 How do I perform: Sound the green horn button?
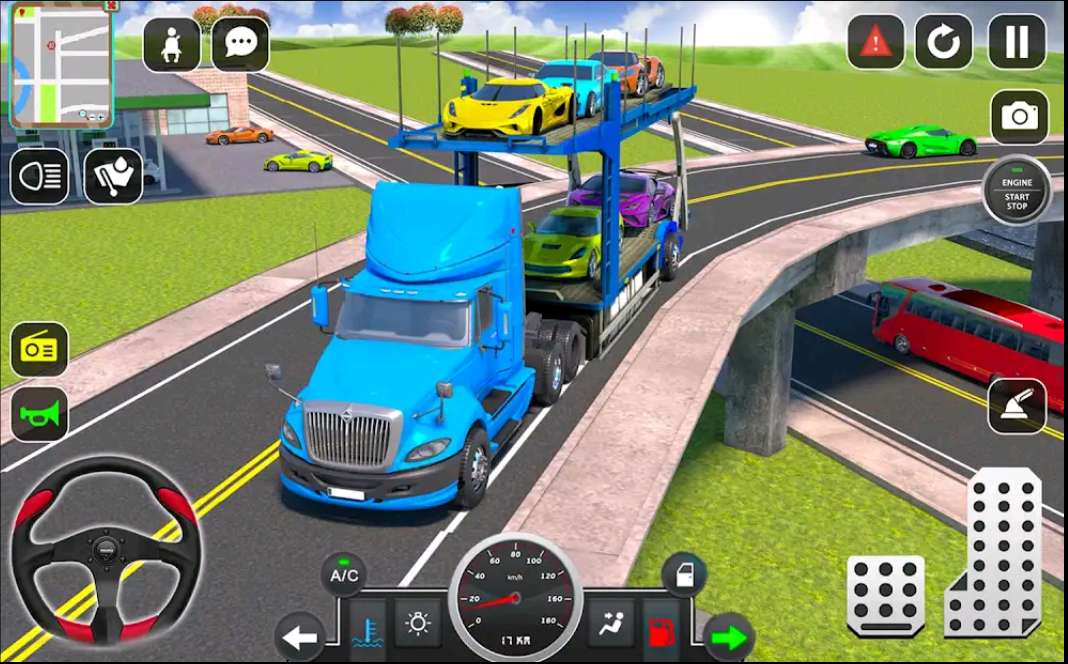tap(39, 414)
